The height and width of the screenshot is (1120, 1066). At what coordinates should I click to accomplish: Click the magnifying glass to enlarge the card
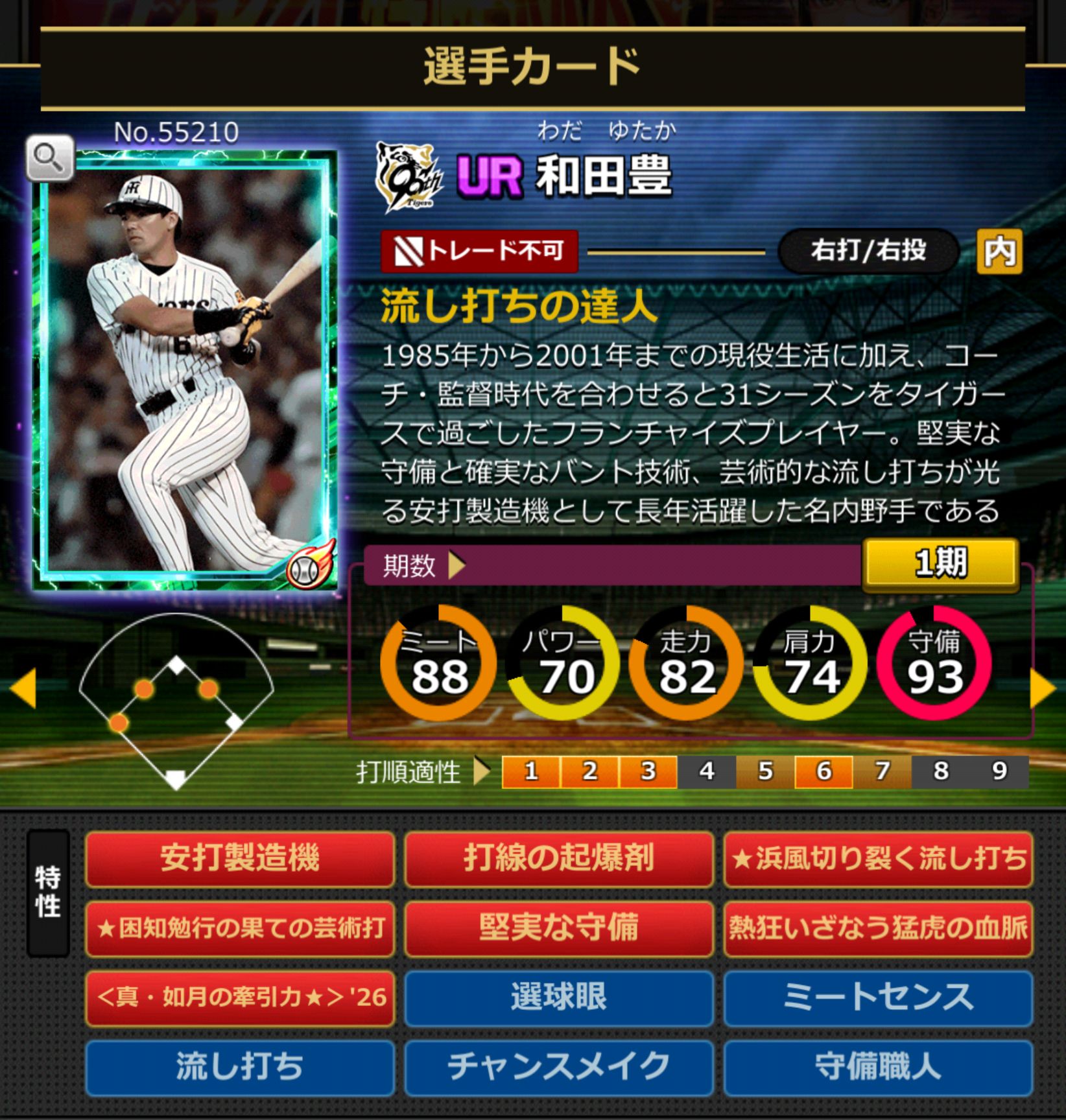point(50,156)
